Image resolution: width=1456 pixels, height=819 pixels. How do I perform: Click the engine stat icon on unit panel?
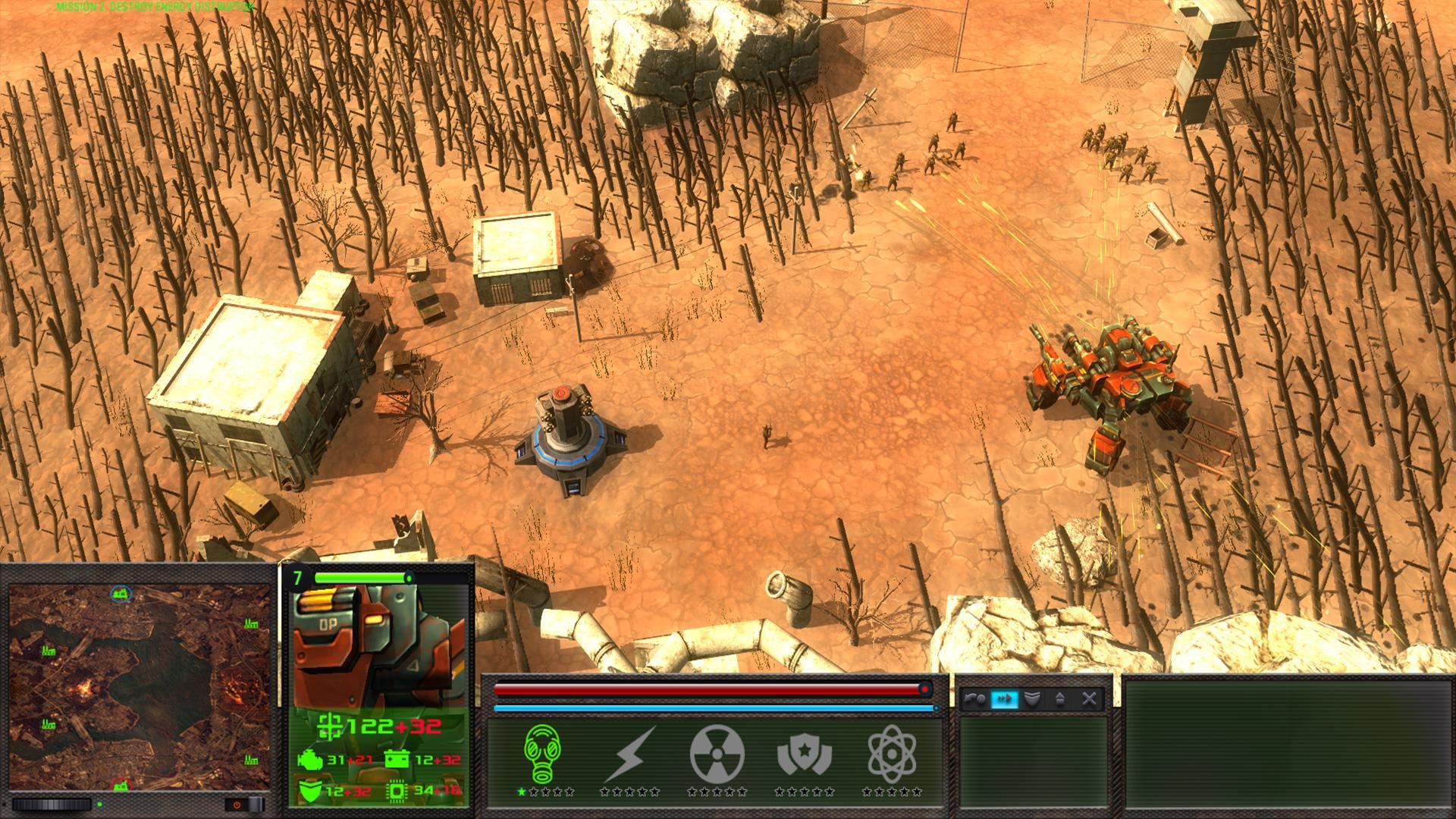coord(309,759)
